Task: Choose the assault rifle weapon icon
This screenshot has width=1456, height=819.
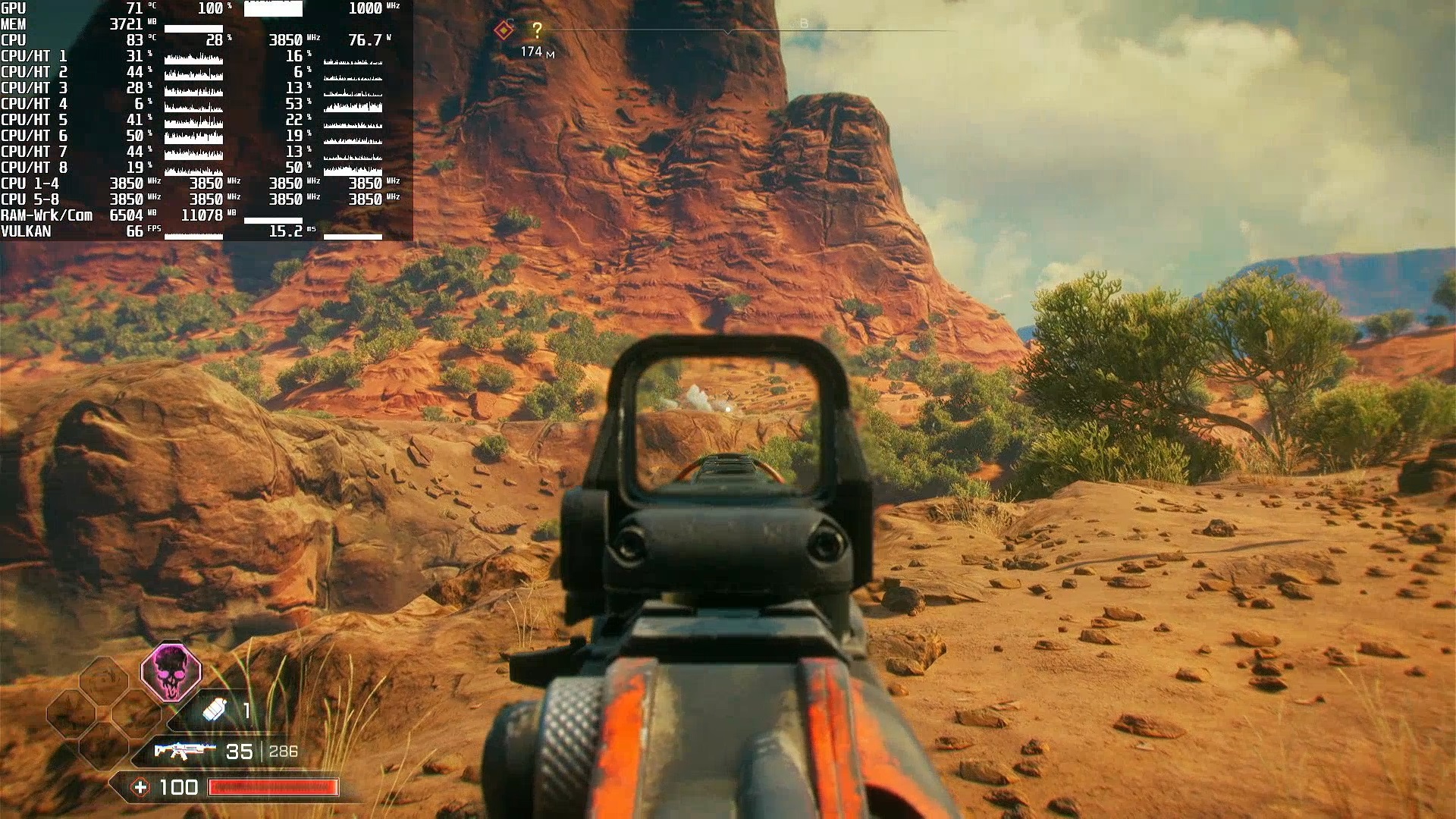Action: coord(180,751)
